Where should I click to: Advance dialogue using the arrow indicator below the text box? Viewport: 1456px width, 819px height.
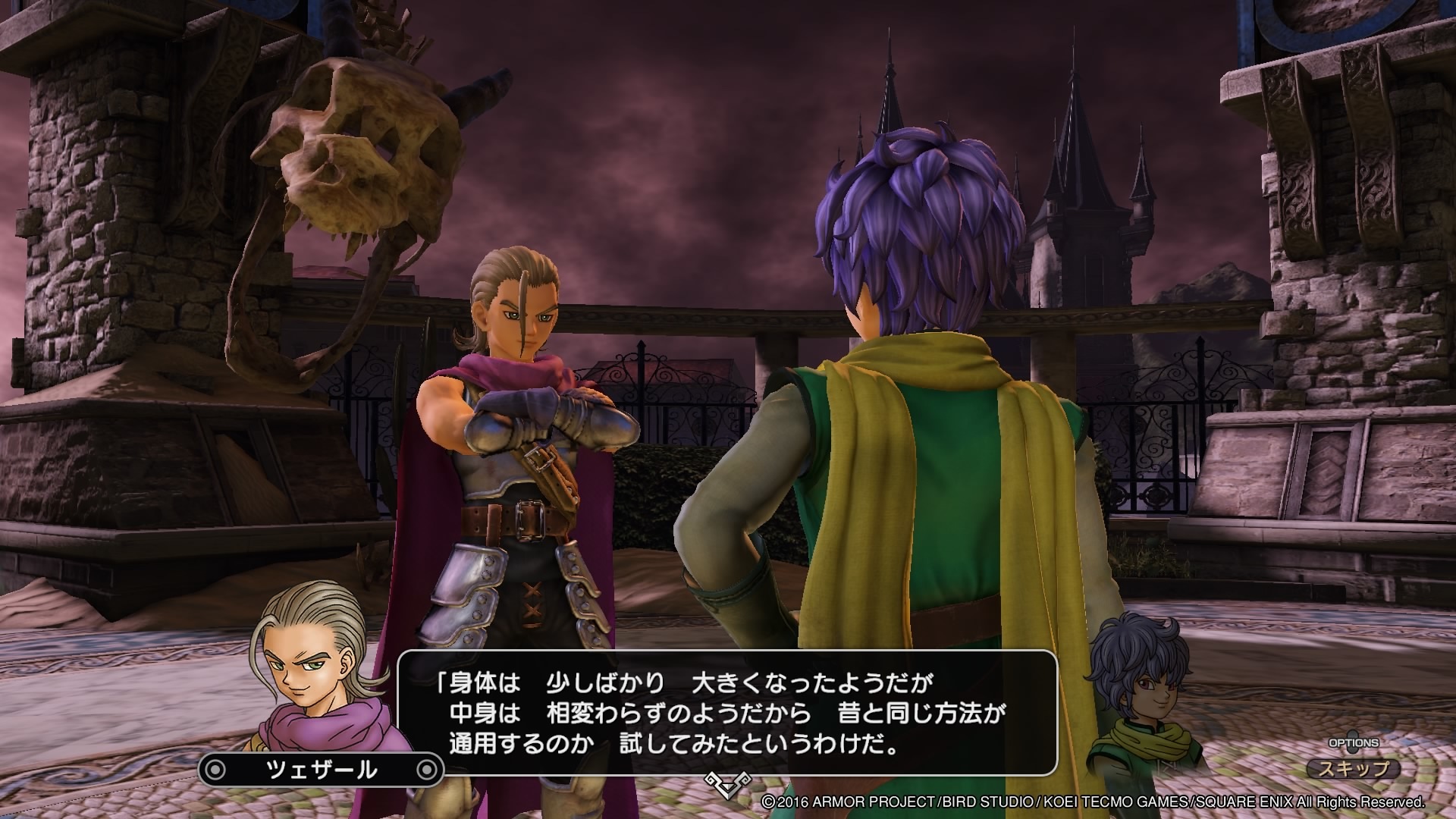(727, 784)
